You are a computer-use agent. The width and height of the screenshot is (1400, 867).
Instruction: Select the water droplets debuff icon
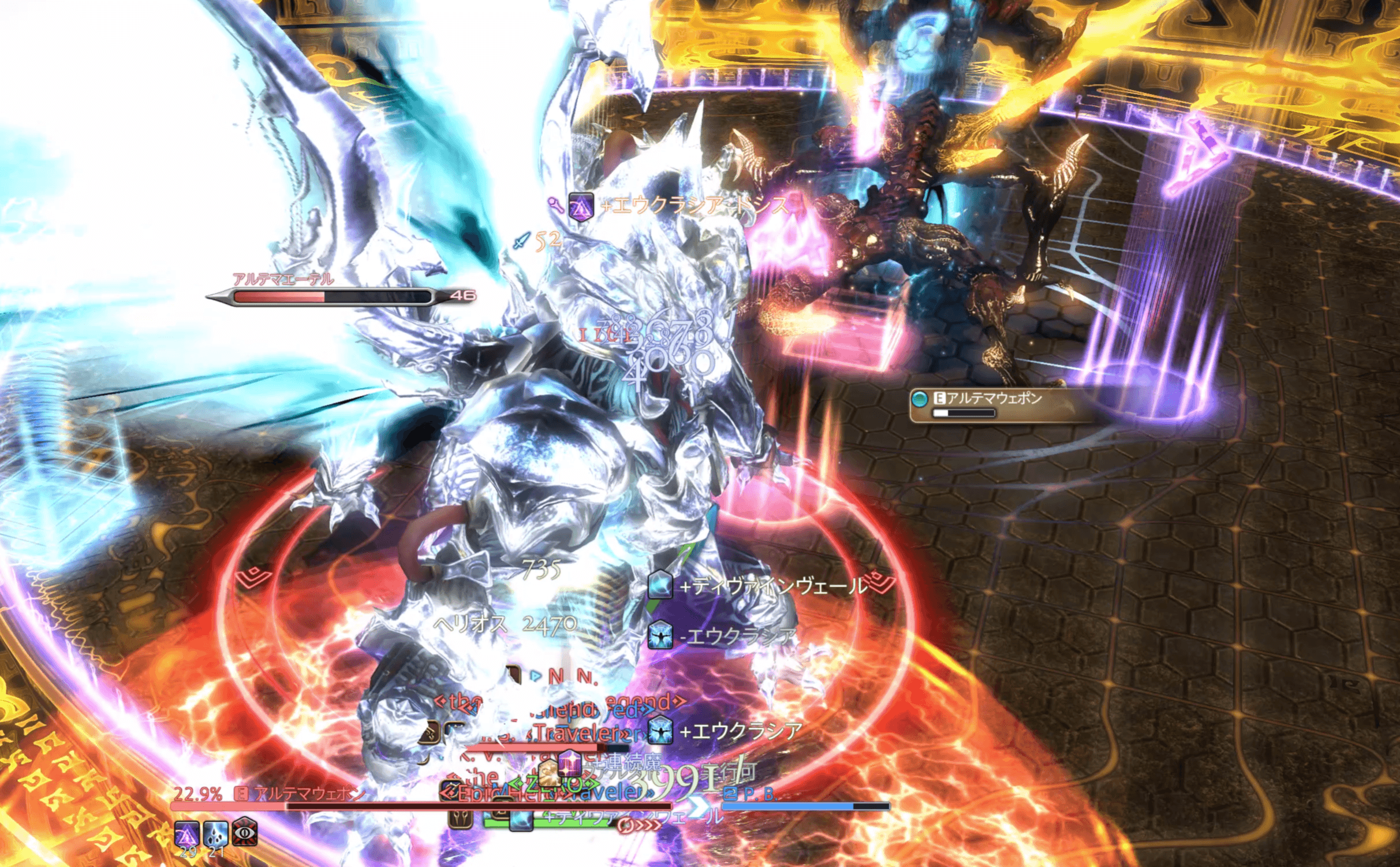pyautogui.click(x=215, y=835)
